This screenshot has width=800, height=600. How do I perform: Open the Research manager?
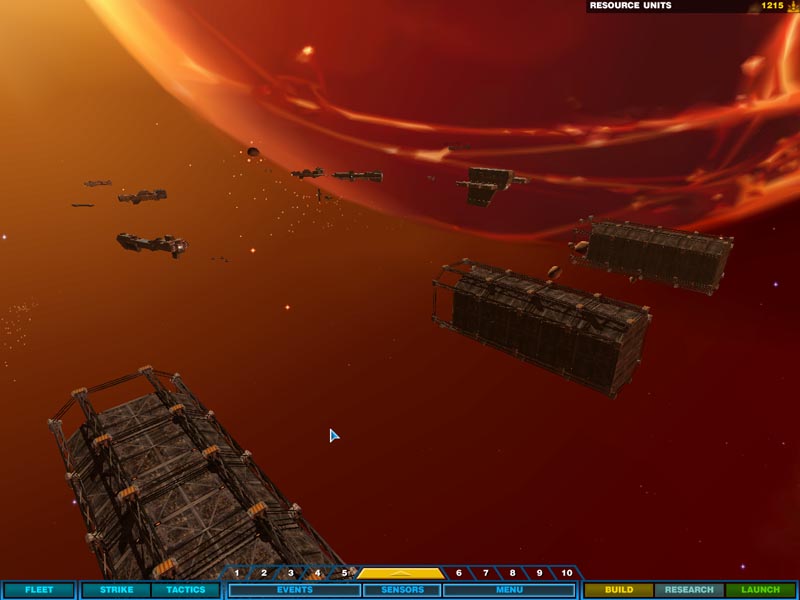[689, 590]
